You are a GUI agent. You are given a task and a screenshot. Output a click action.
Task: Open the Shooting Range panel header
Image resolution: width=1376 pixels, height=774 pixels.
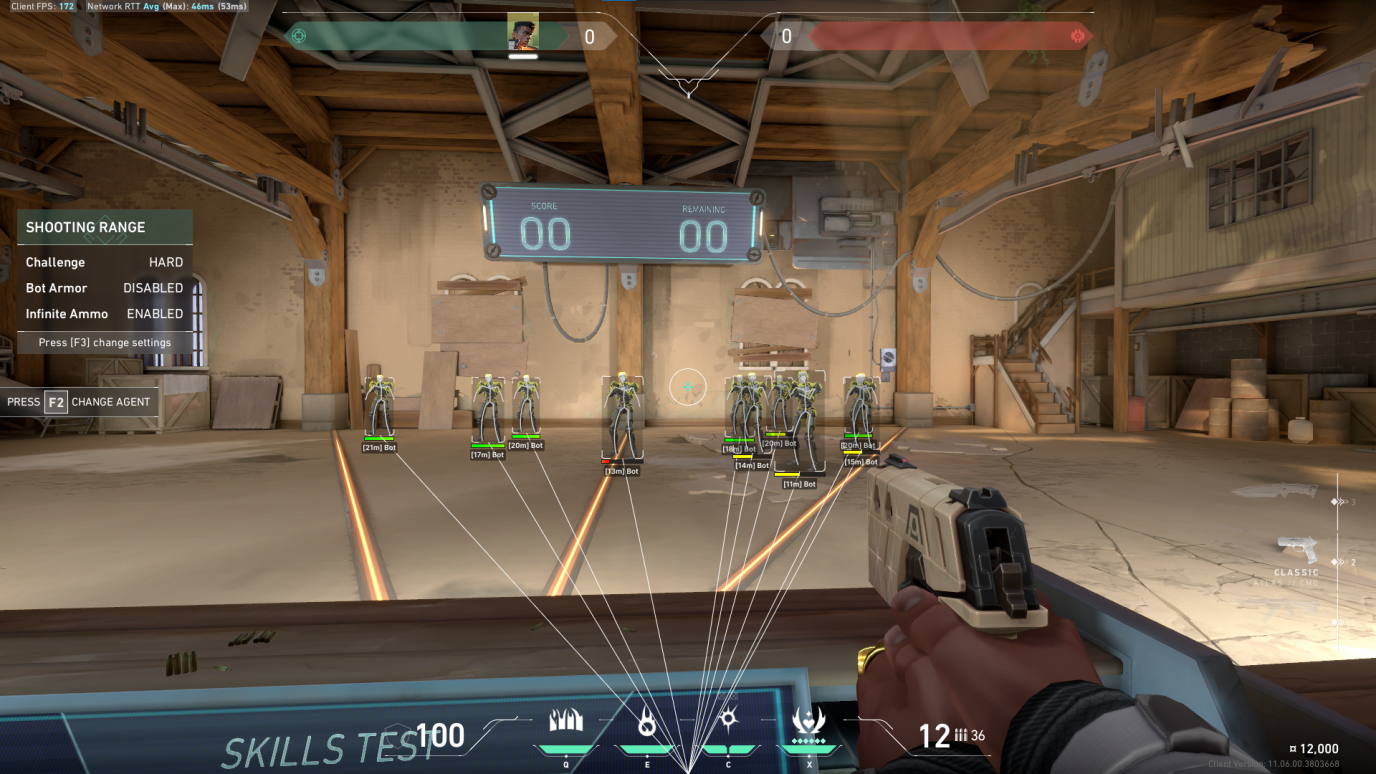[x=104, y=227]
